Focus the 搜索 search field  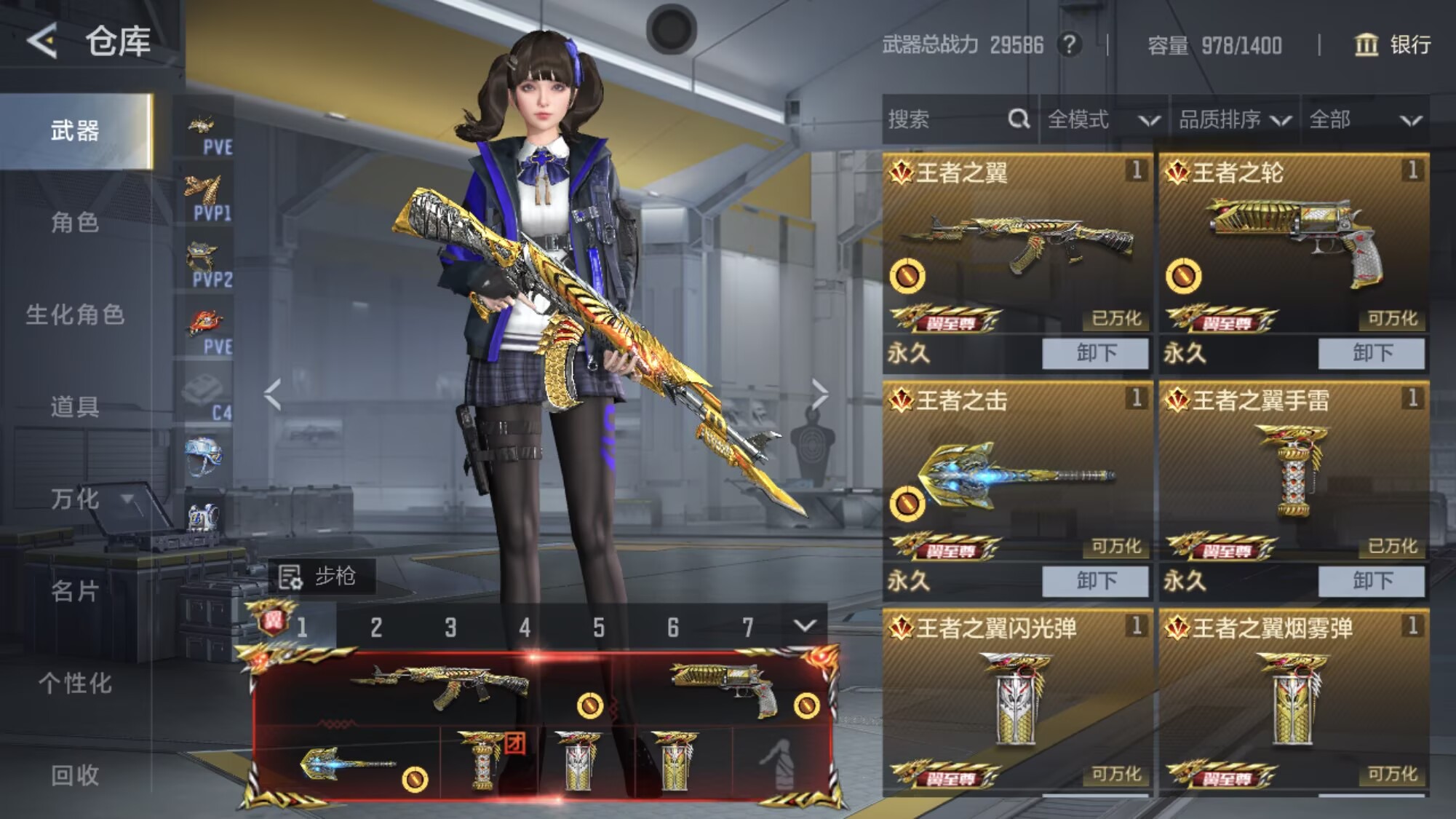946,119
